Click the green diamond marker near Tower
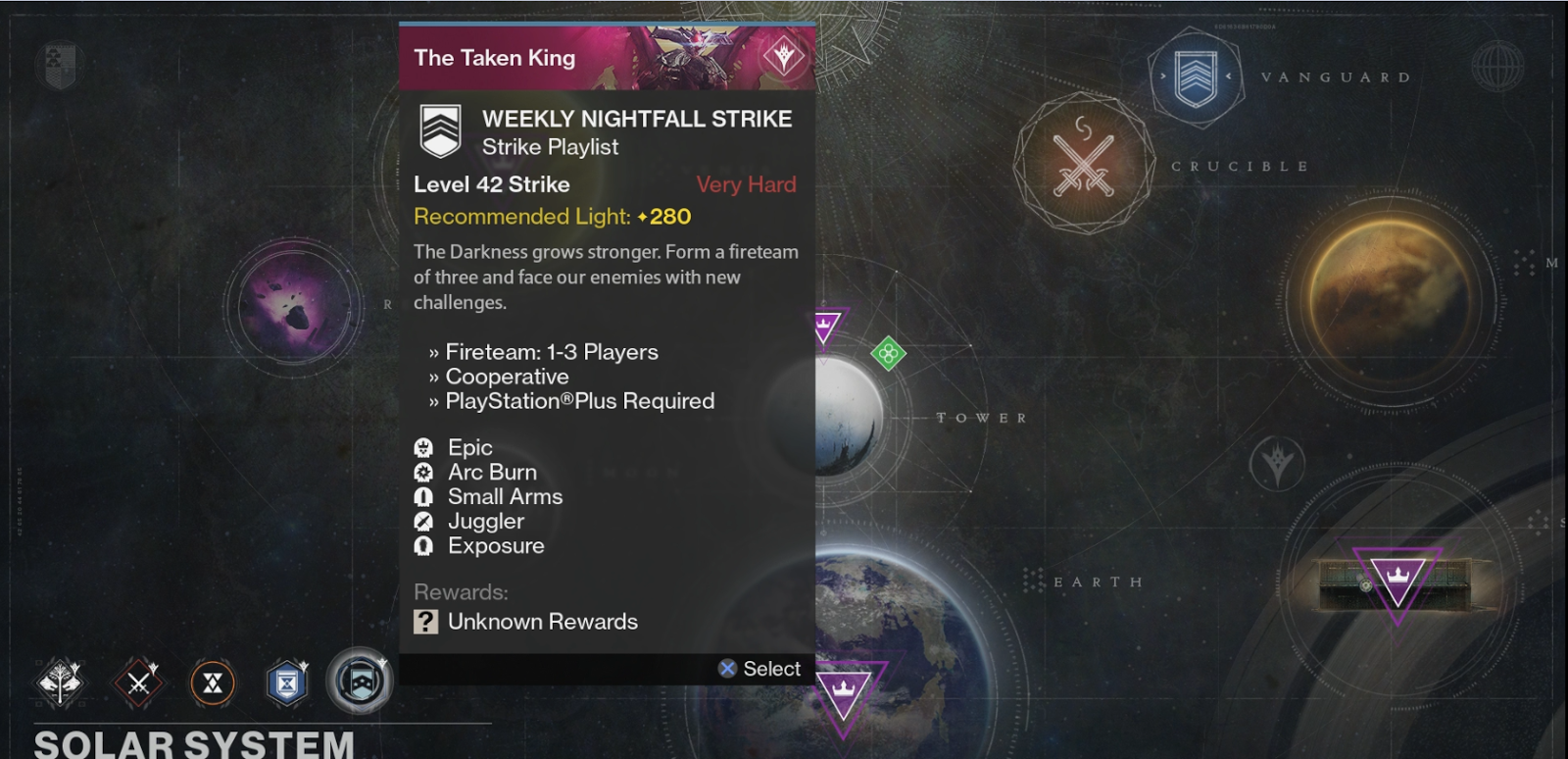Screen dimensions: 1568x759 click(x=888, y=354)
